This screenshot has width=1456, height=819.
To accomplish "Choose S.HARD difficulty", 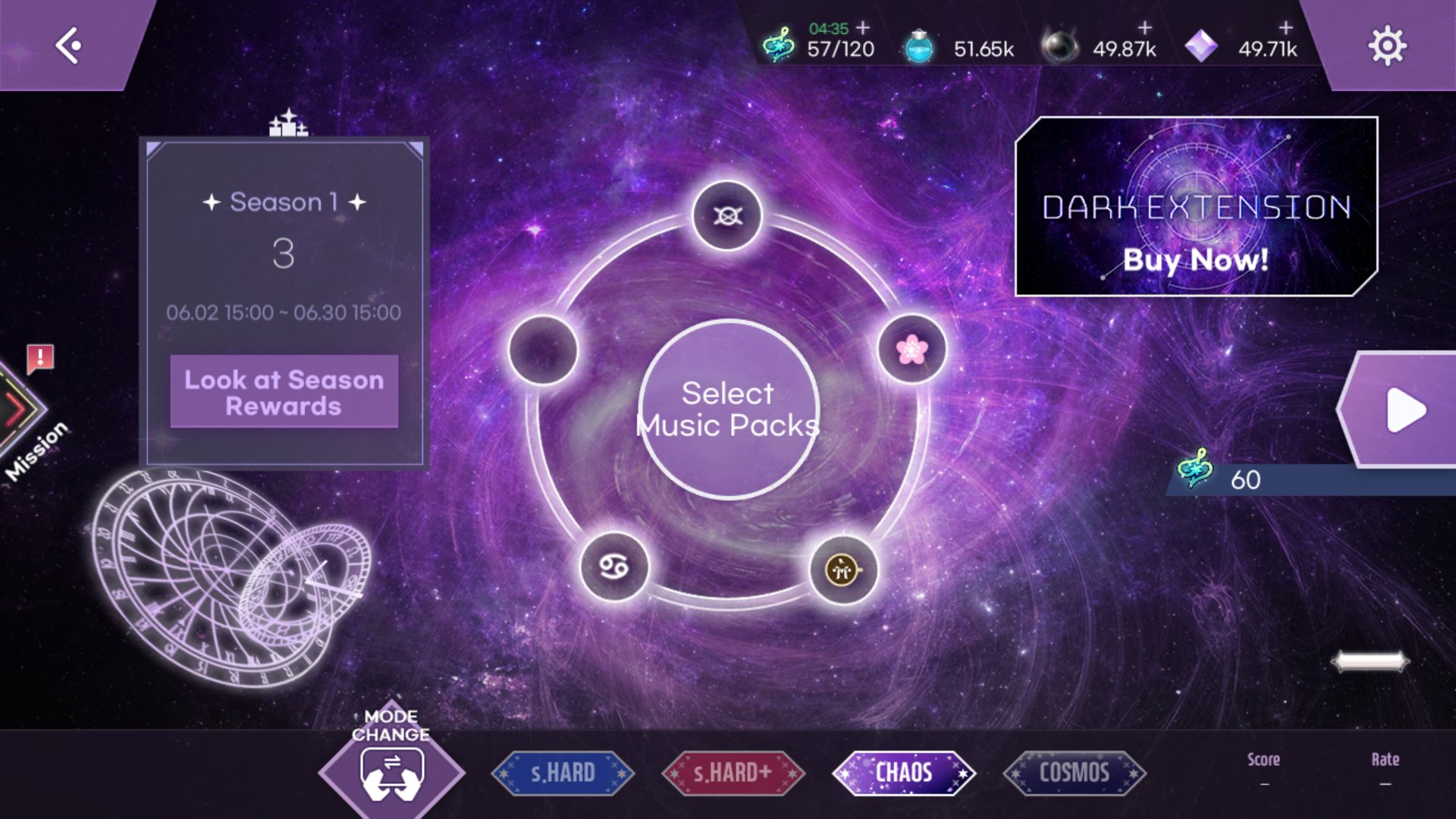I will [x=563, y=773].
